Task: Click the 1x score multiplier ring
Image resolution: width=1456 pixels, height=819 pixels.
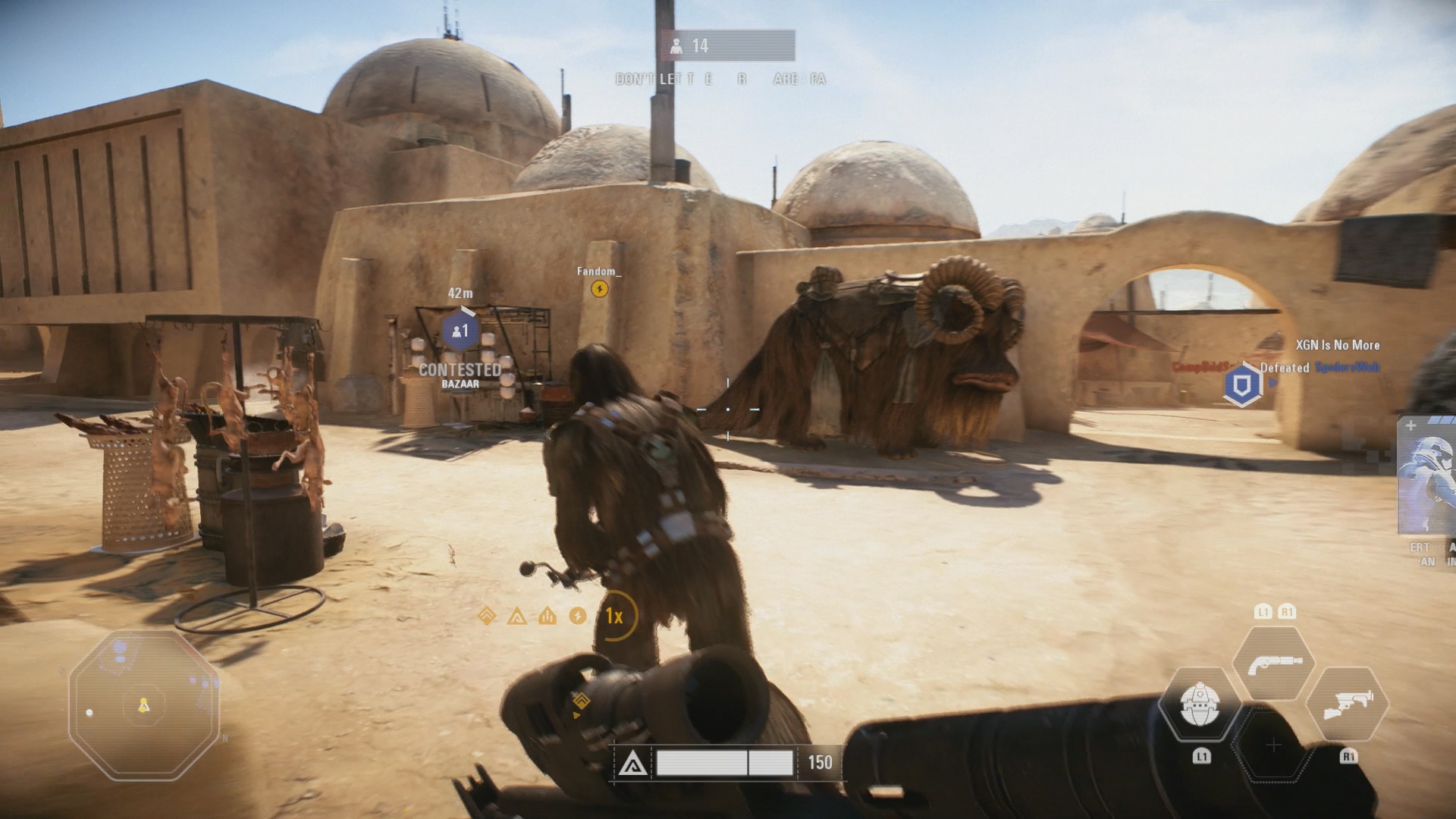Action: coord(614,616)
